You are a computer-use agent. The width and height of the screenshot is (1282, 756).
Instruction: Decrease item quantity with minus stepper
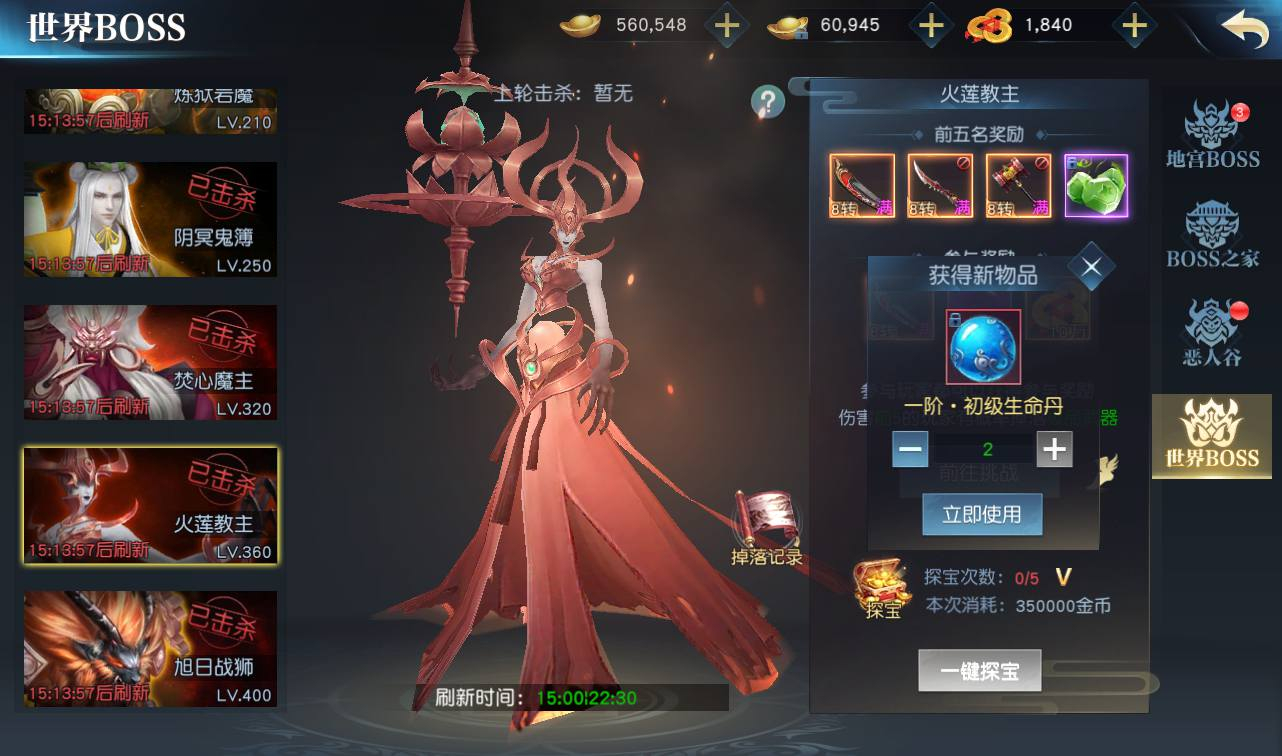pyautogui.click(x=911, y=449)
